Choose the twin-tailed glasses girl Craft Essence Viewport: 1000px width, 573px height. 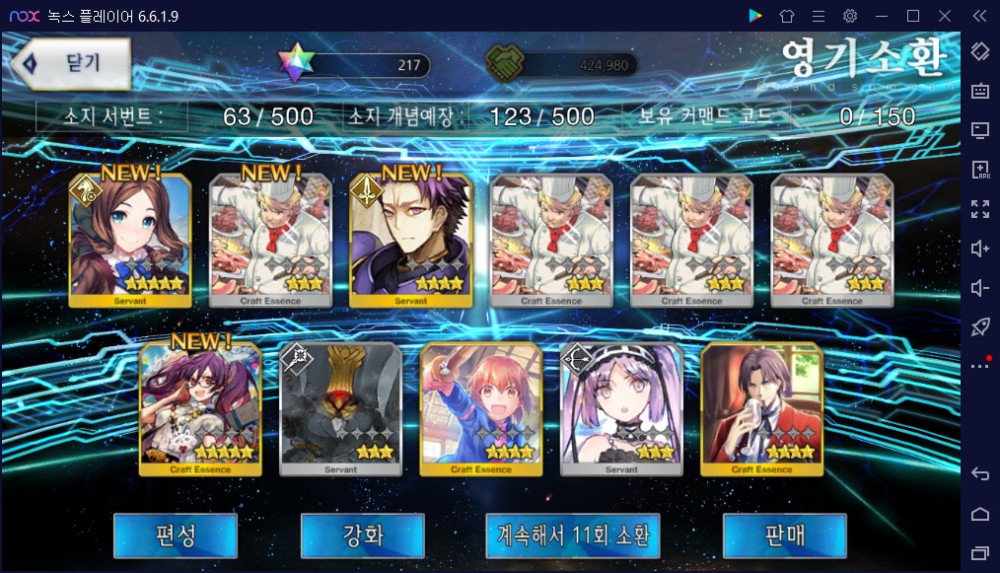(200, 409)
